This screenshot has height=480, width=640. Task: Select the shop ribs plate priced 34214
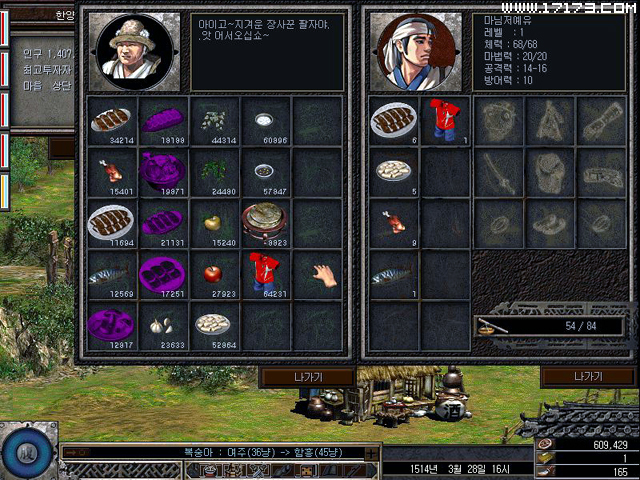coord(110,119)
